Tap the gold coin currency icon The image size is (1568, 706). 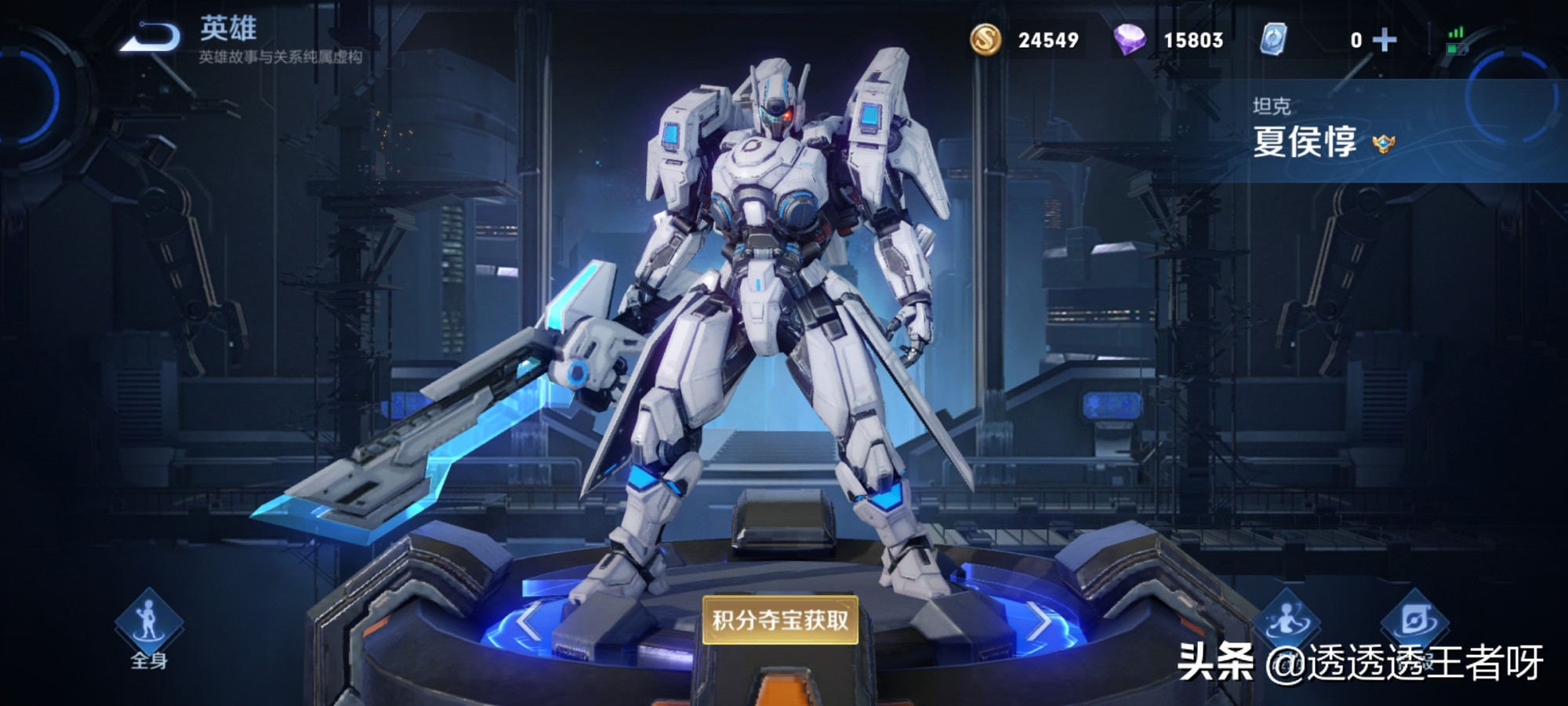[985, 39]
